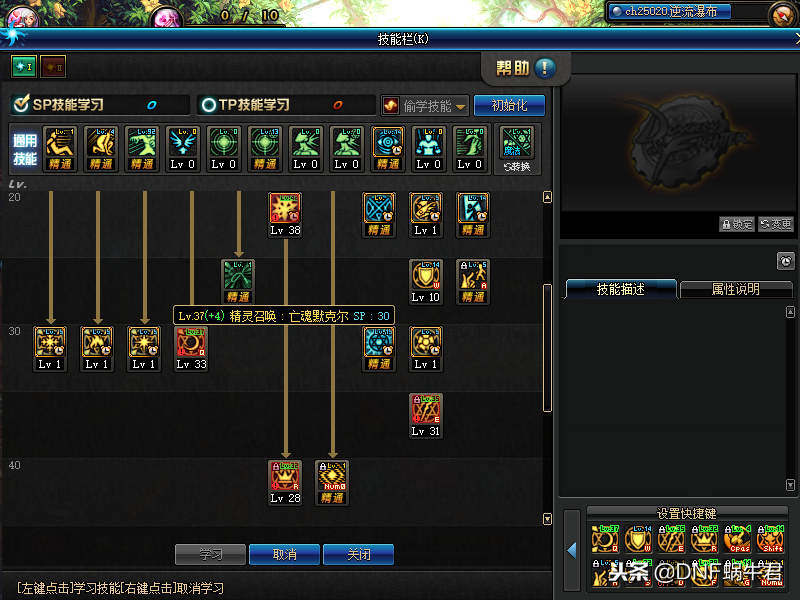This screenshot has height=600, width=800.
Task: Close the skill window with 关闭
Action: (x=357, y=554)
